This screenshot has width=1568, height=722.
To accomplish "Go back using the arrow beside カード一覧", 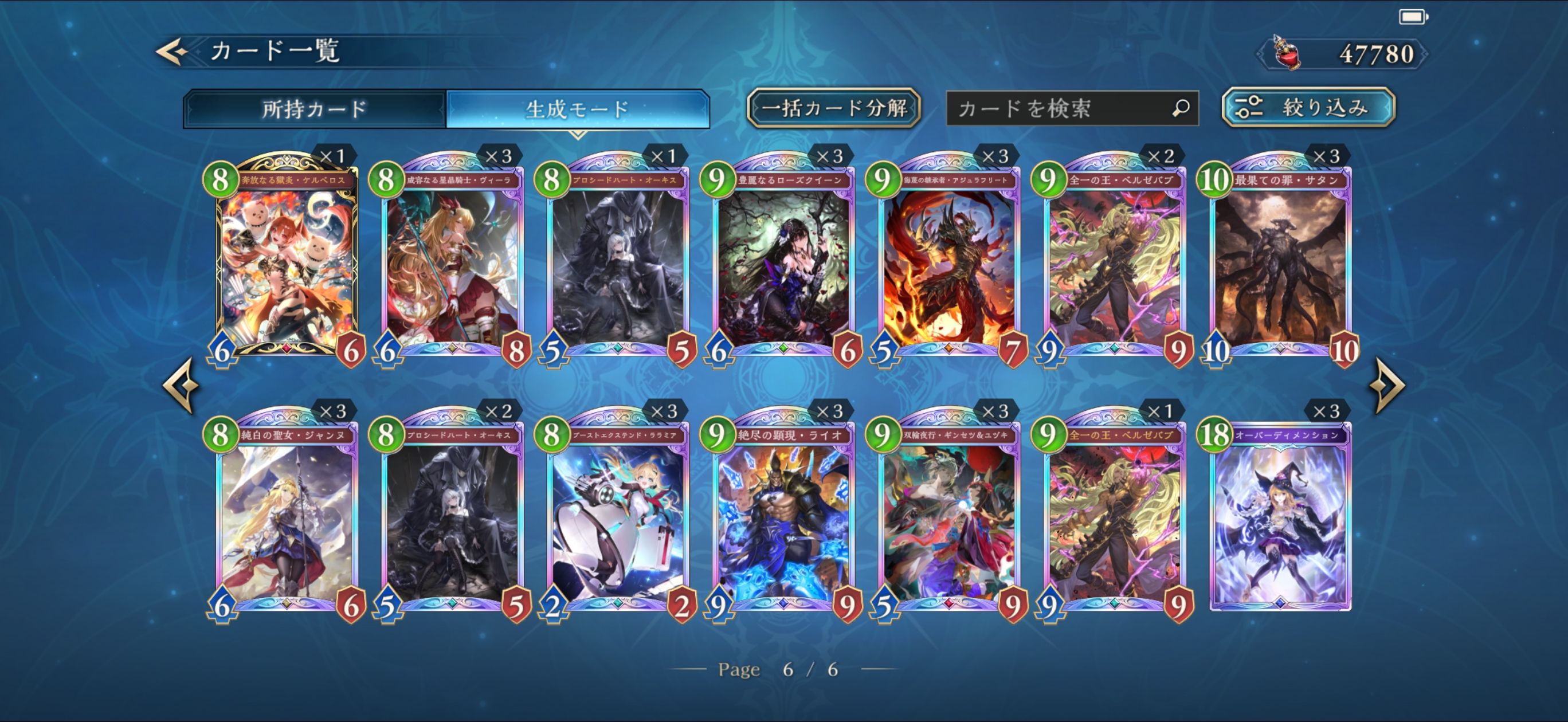I will click(172, 52).
